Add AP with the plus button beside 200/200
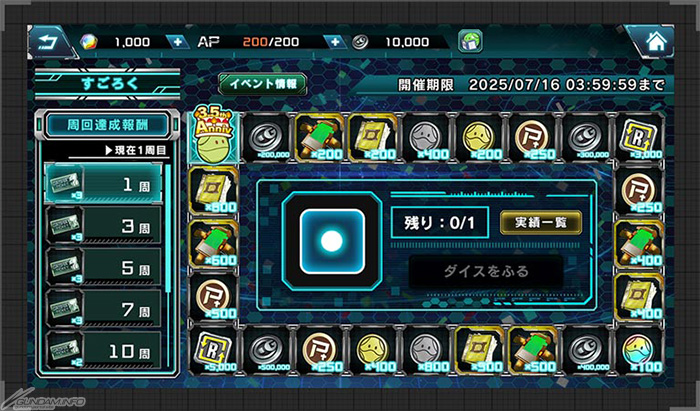Image resolution: width=700 pixels, height=411 pixels. click(x=335, y=42)
